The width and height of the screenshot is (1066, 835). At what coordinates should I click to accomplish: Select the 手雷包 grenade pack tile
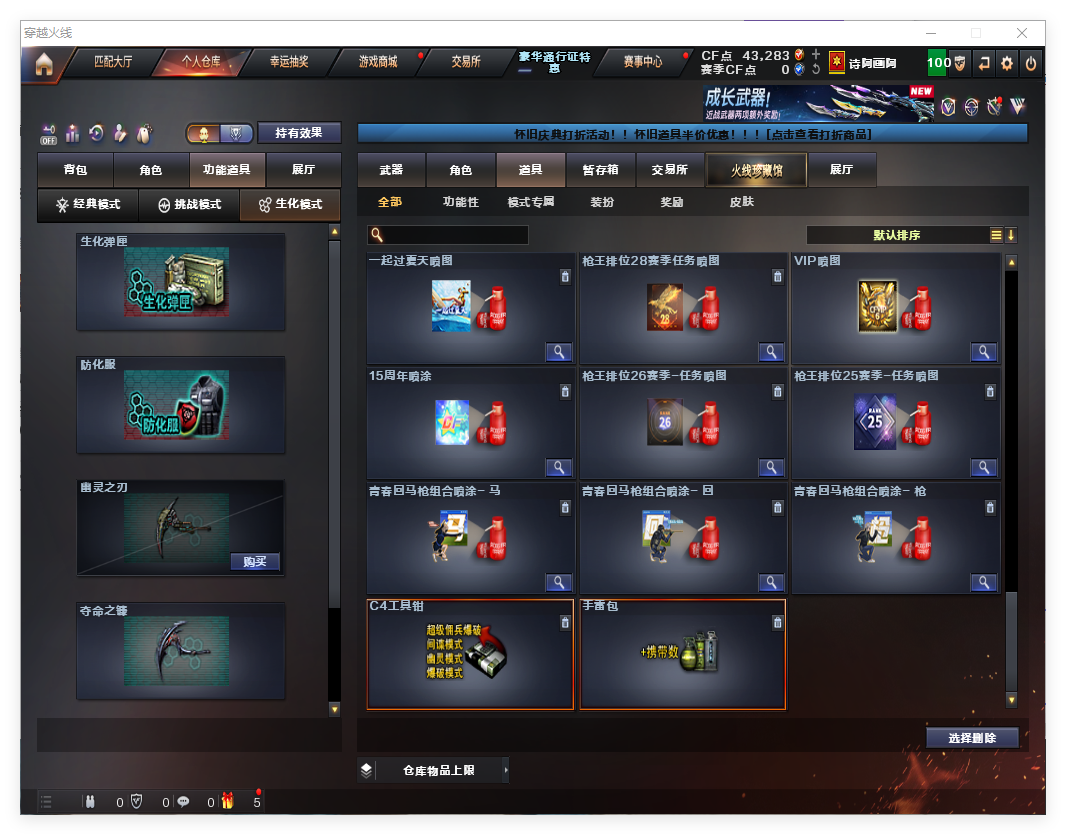pyautogui.click(x=682, y=655)
